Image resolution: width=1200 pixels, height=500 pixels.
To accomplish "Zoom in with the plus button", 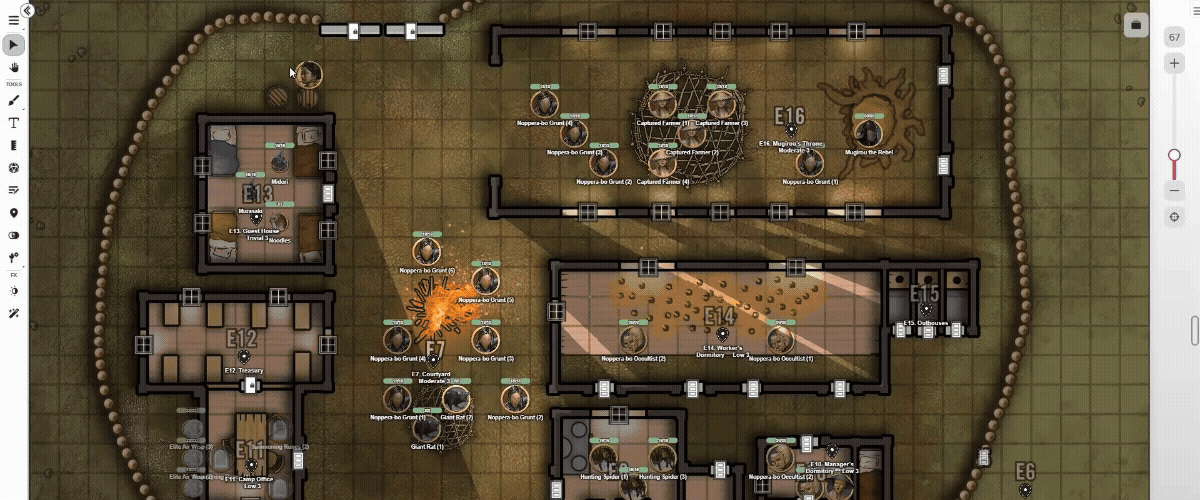I will [1175, 63].
